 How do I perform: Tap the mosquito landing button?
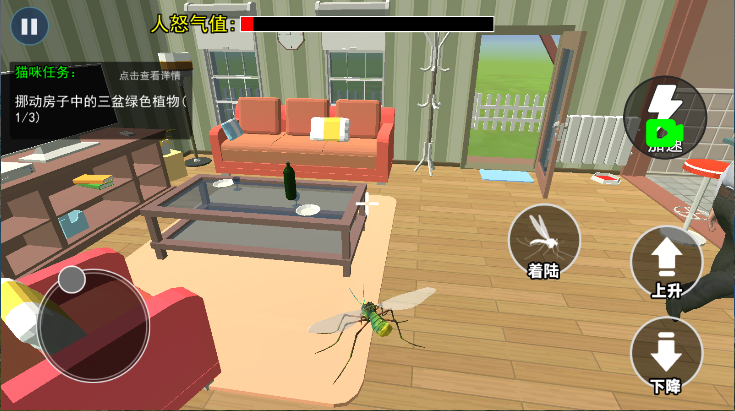point(544,241)
